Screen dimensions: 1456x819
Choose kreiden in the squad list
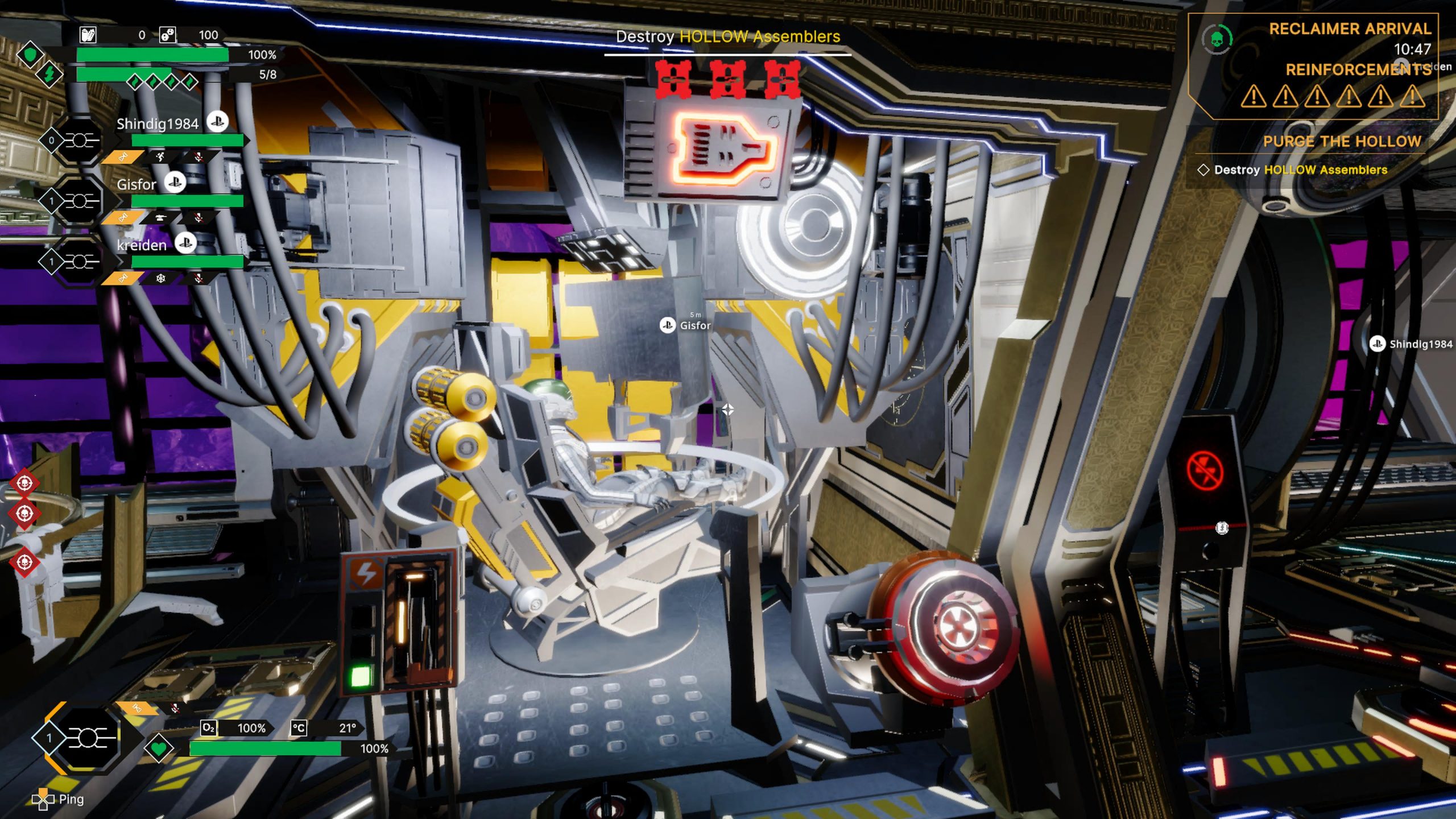(142, 245)
